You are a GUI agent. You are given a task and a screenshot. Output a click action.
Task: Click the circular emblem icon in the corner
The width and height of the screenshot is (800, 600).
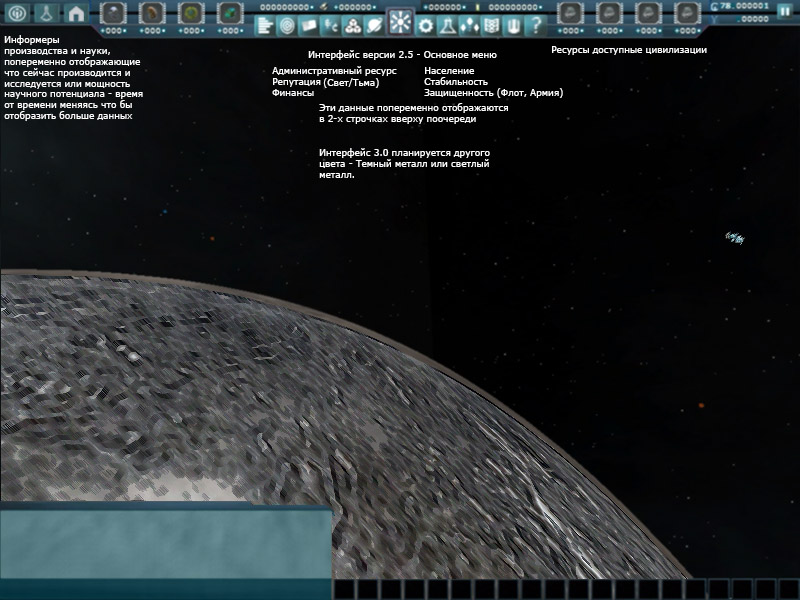coord(14,13)
